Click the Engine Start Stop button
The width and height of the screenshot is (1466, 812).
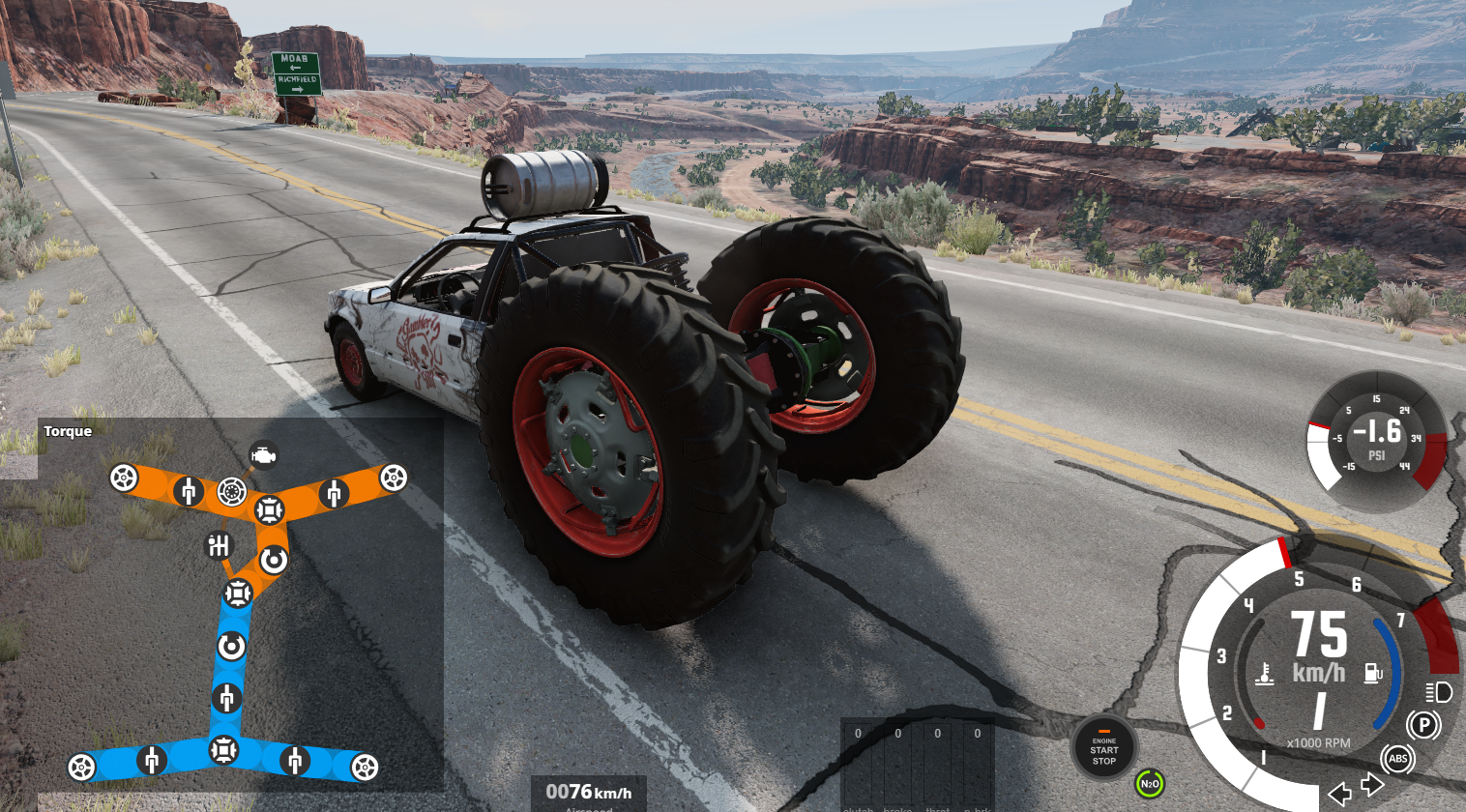pyautogui.click(x=1103, y=748)
